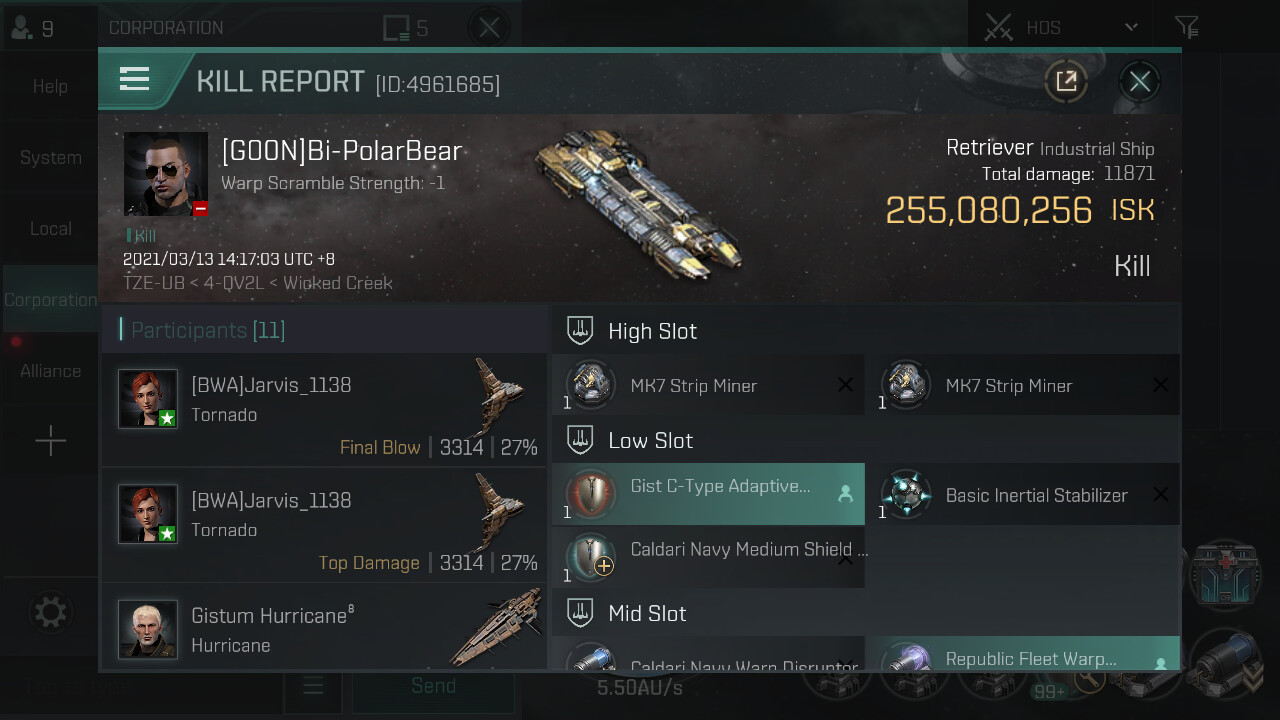Open Gistum Hurricane participant entry

324,628
